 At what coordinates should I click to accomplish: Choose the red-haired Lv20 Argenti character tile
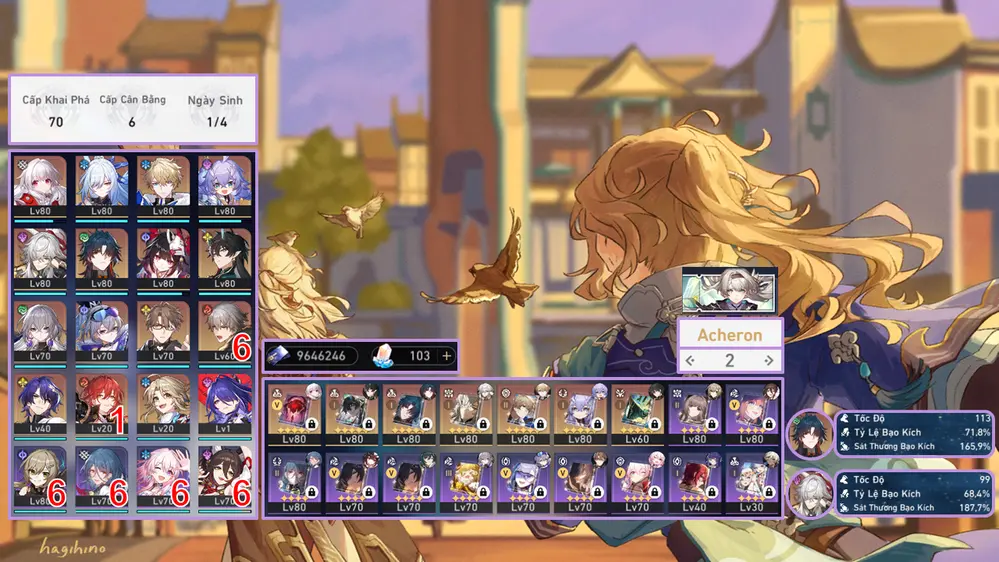(101, 402)
